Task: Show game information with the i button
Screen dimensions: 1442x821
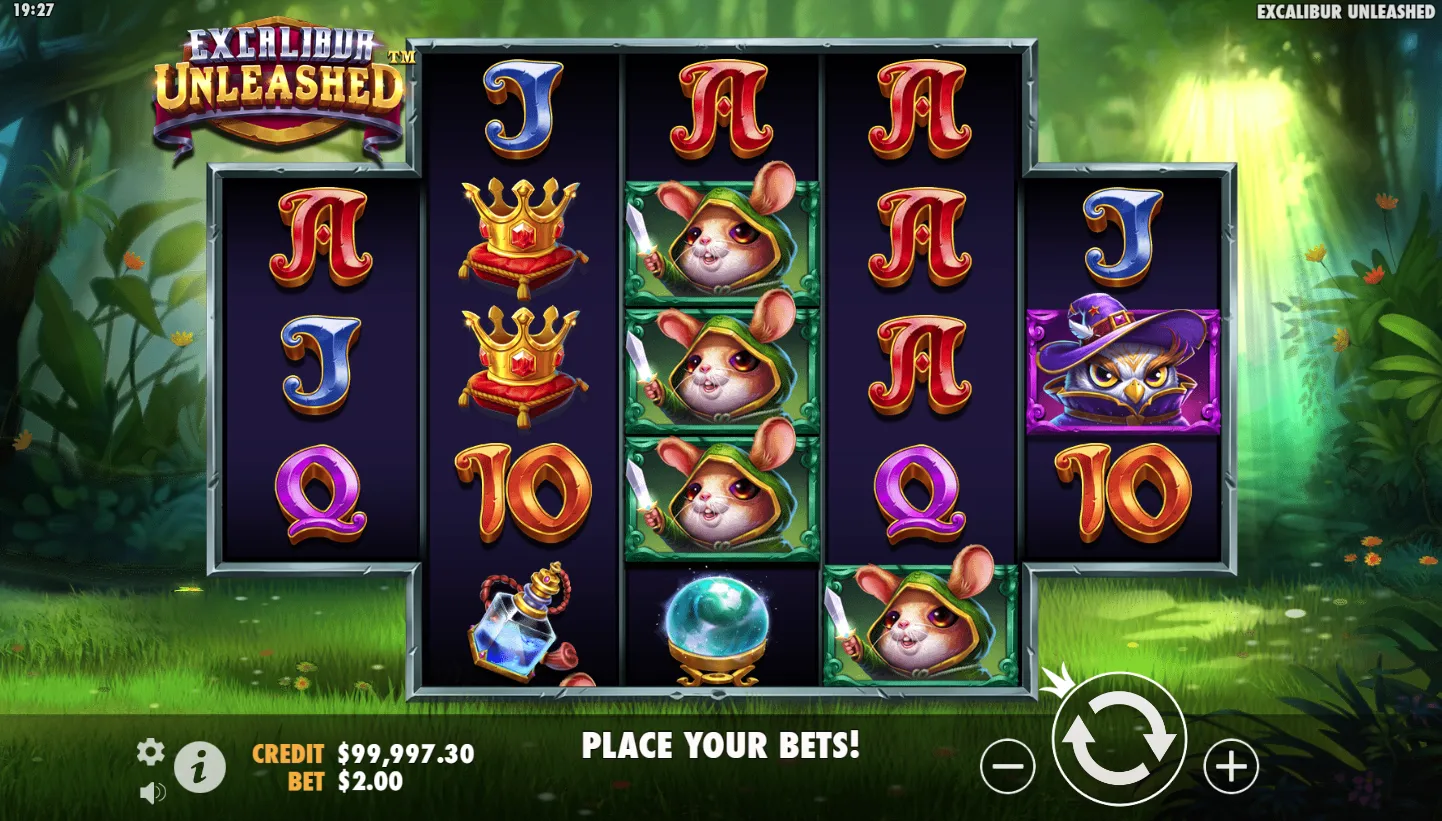Action: [200, 769]
